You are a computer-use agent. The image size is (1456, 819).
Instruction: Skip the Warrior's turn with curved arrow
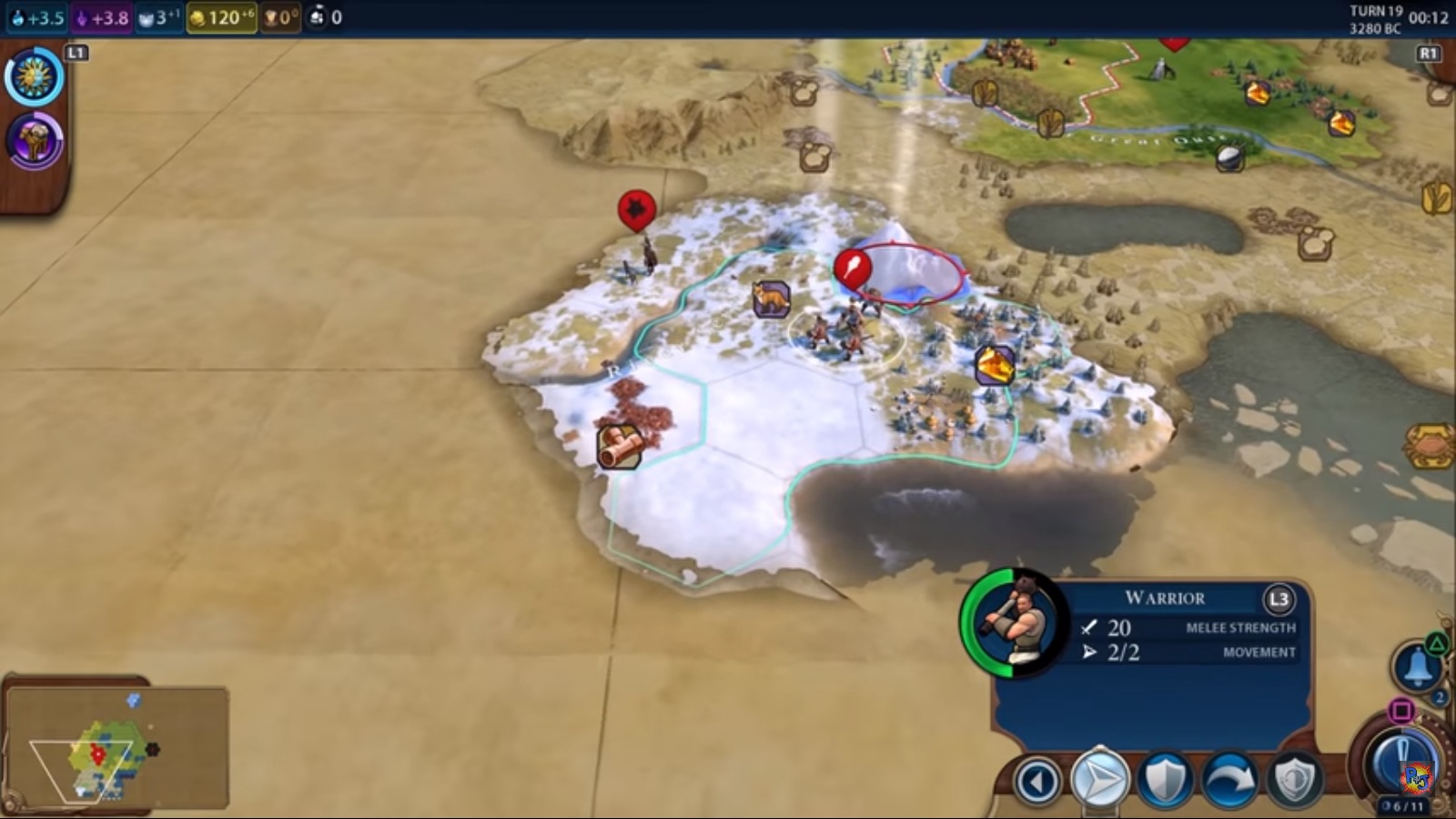(1230, 780)
